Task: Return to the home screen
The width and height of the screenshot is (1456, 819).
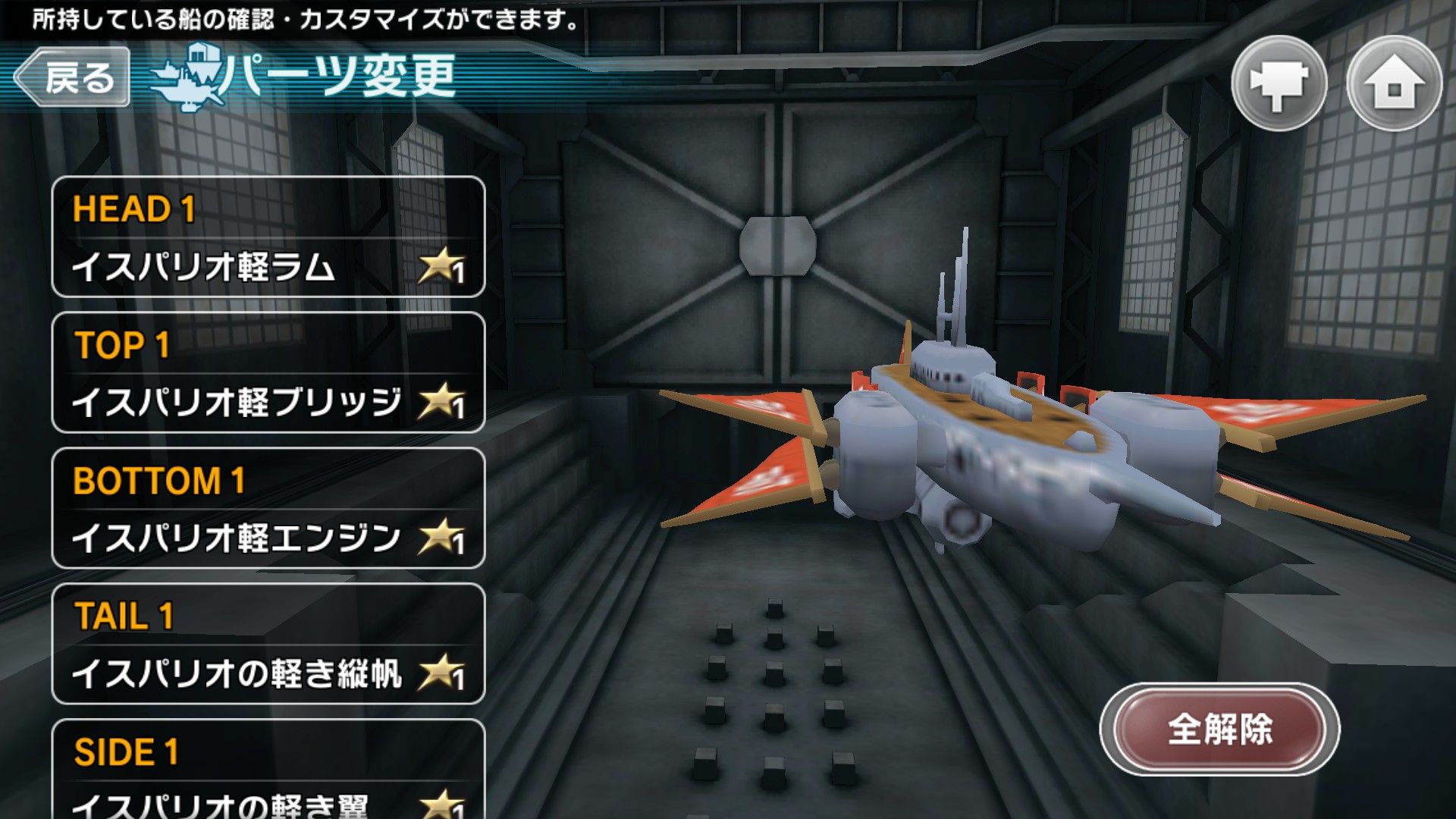Action: (1394, 83)
